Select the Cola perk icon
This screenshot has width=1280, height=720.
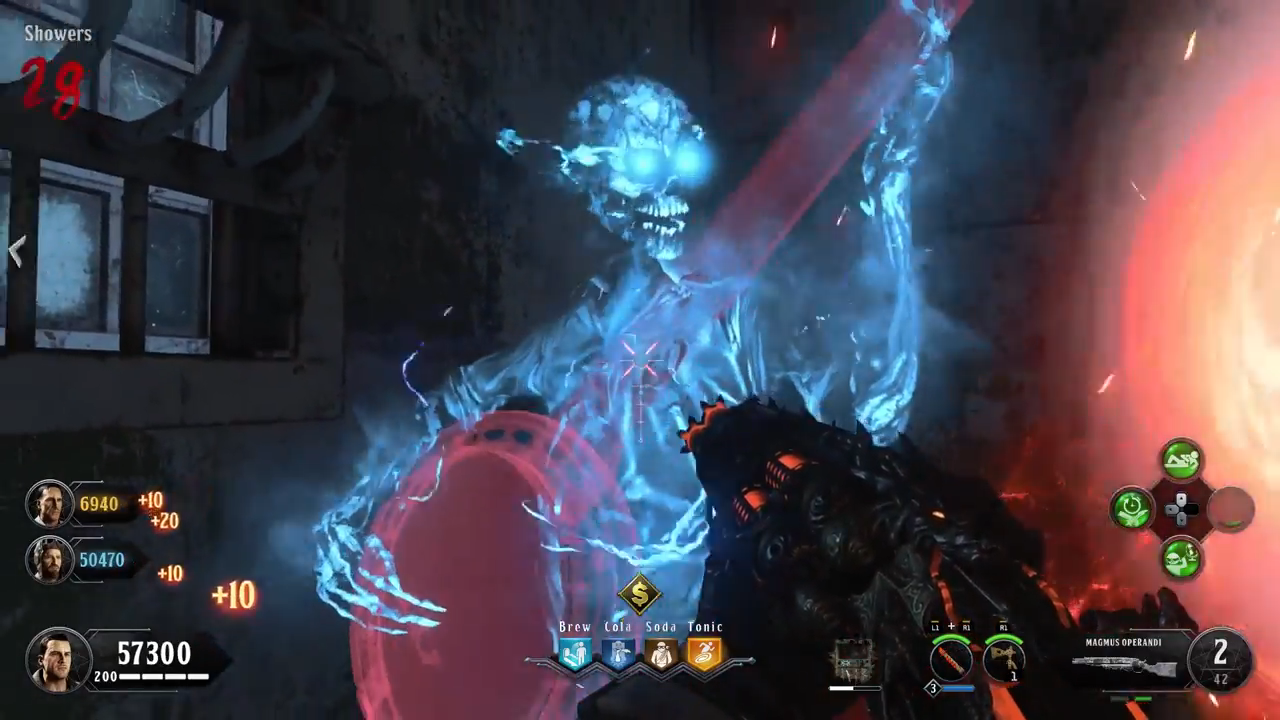pyautogui.click(x=617, y=655)
